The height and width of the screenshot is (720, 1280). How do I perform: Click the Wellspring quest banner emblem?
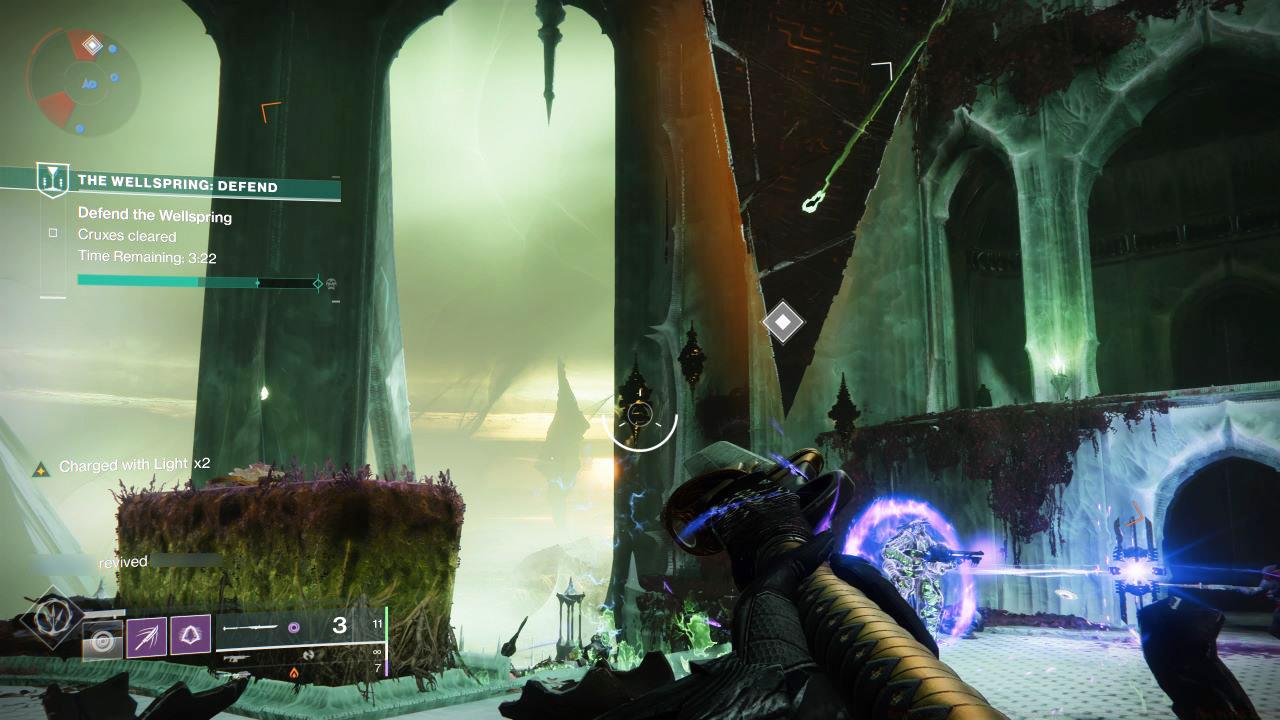[53, 180]
